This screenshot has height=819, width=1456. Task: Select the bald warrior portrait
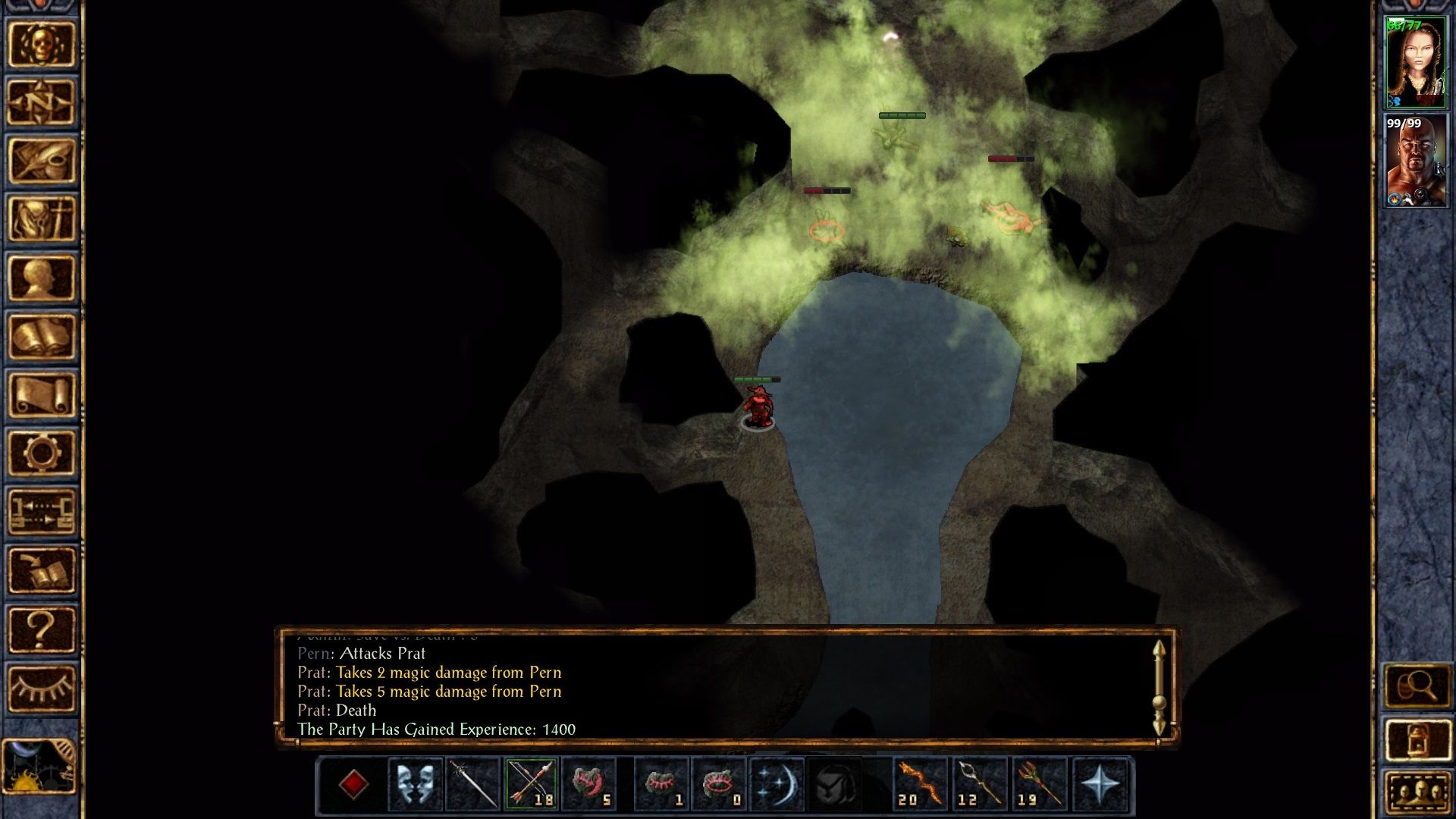pyautogui.click(x=1415, y=162)
